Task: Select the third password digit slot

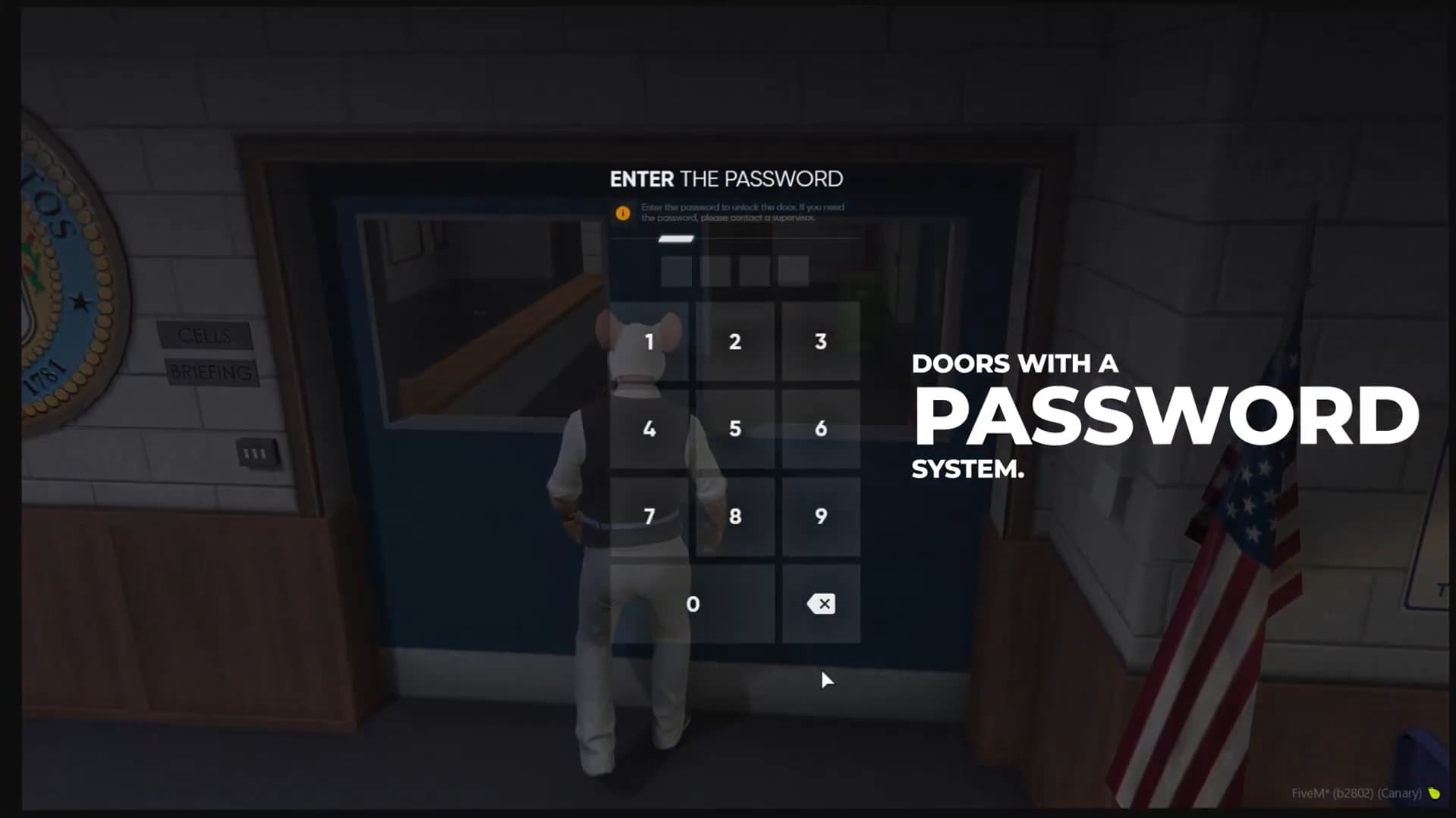Action: point(756,270)
